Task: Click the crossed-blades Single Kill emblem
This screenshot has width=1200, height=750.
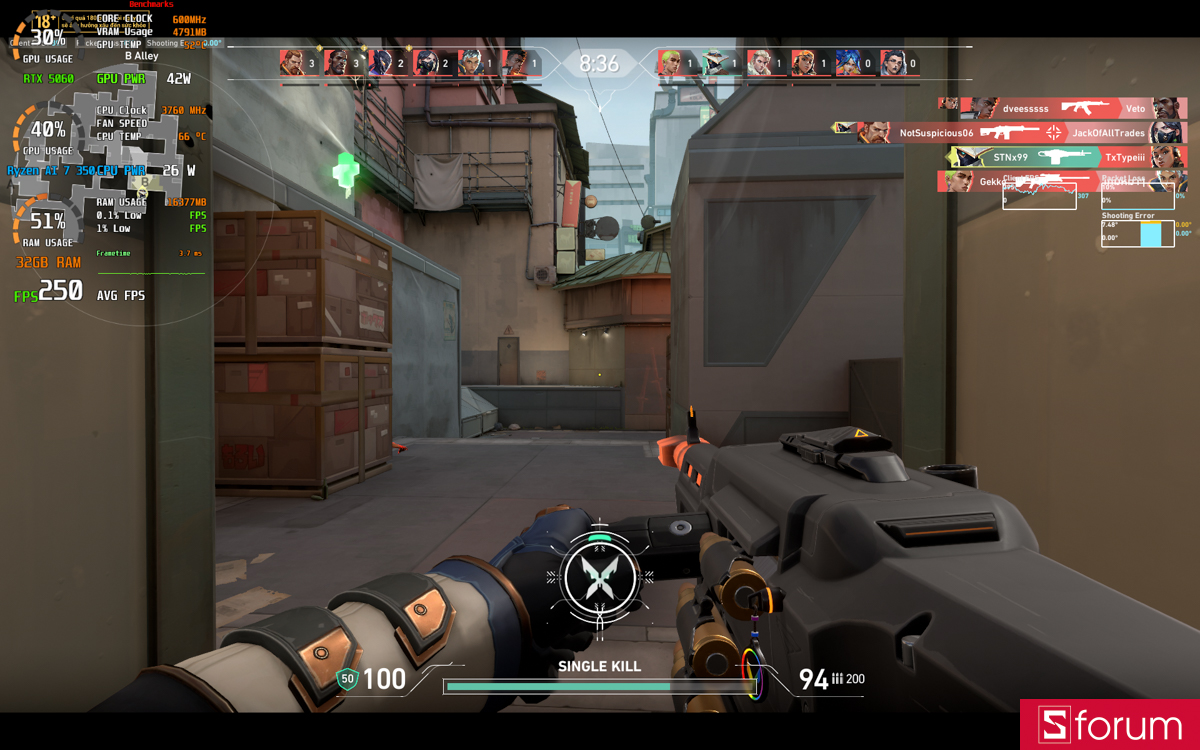Action: pos(599,579)
